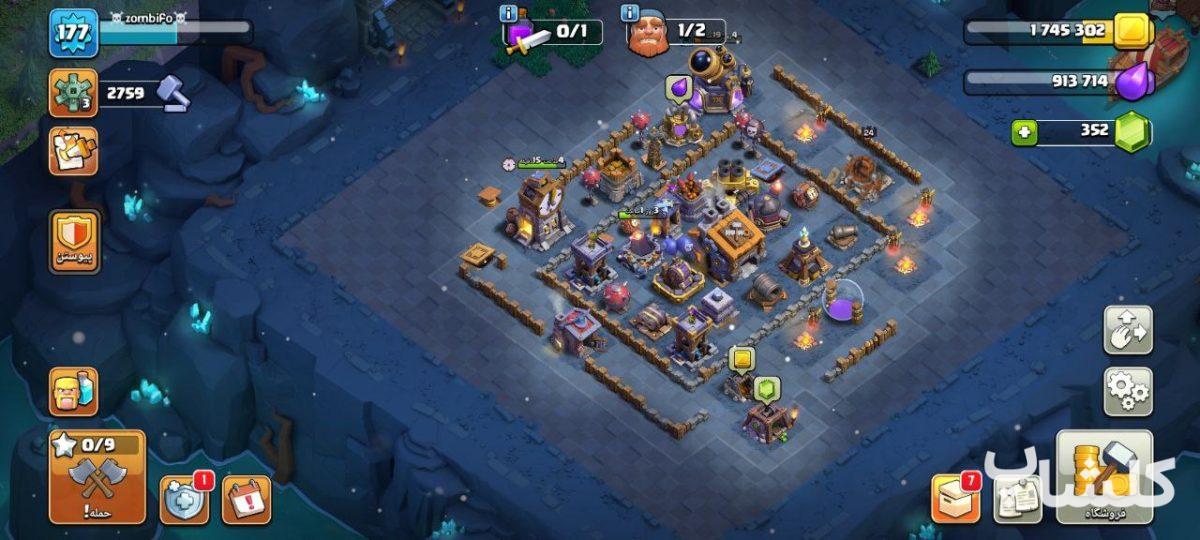
Task: Open the paper notes icon beside the box
Action: (x=1017, y=498)
